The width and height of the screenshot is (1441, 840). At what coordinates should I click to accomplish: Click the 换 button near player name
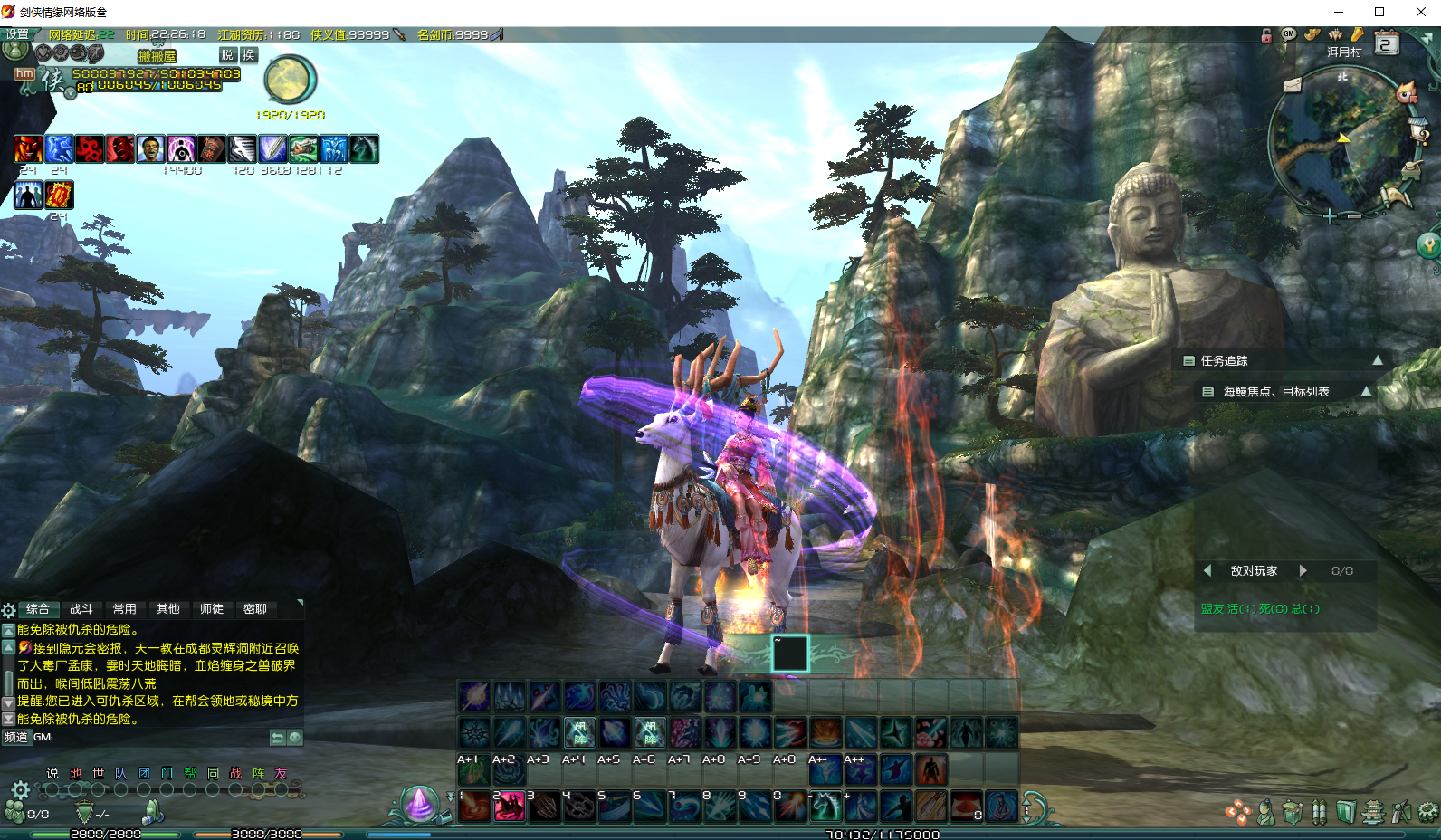[249, 55]
